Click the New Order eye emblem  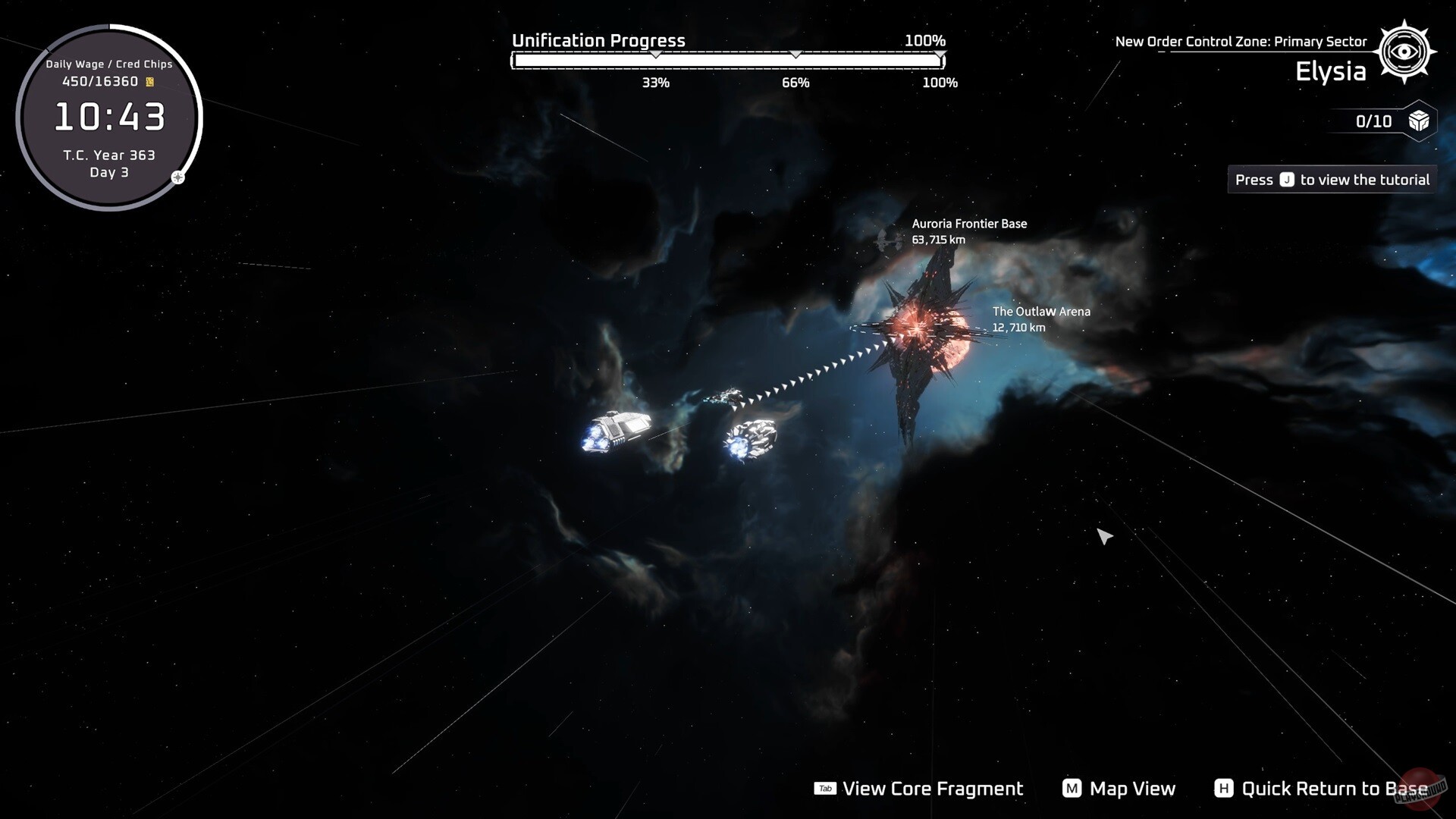[x=1404, y=52]
